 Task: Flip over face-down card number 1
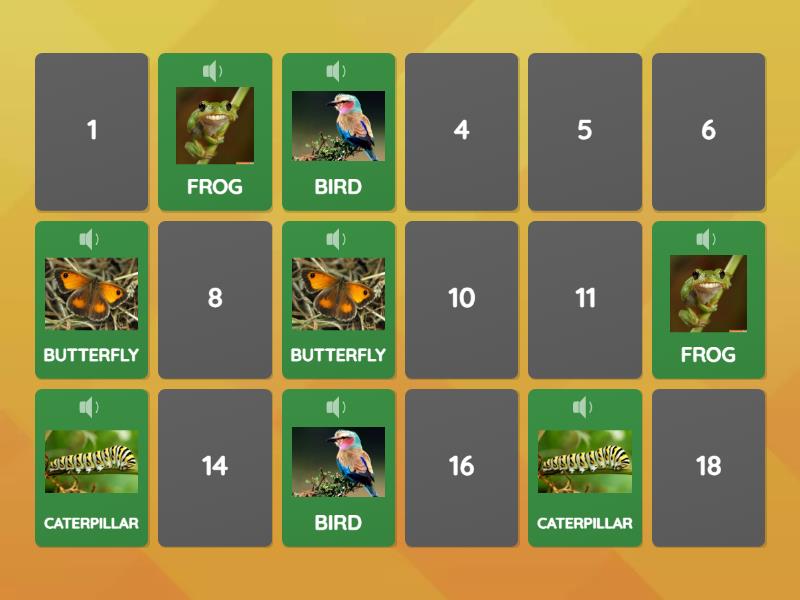pyautogui.click(x=91, y=131)
